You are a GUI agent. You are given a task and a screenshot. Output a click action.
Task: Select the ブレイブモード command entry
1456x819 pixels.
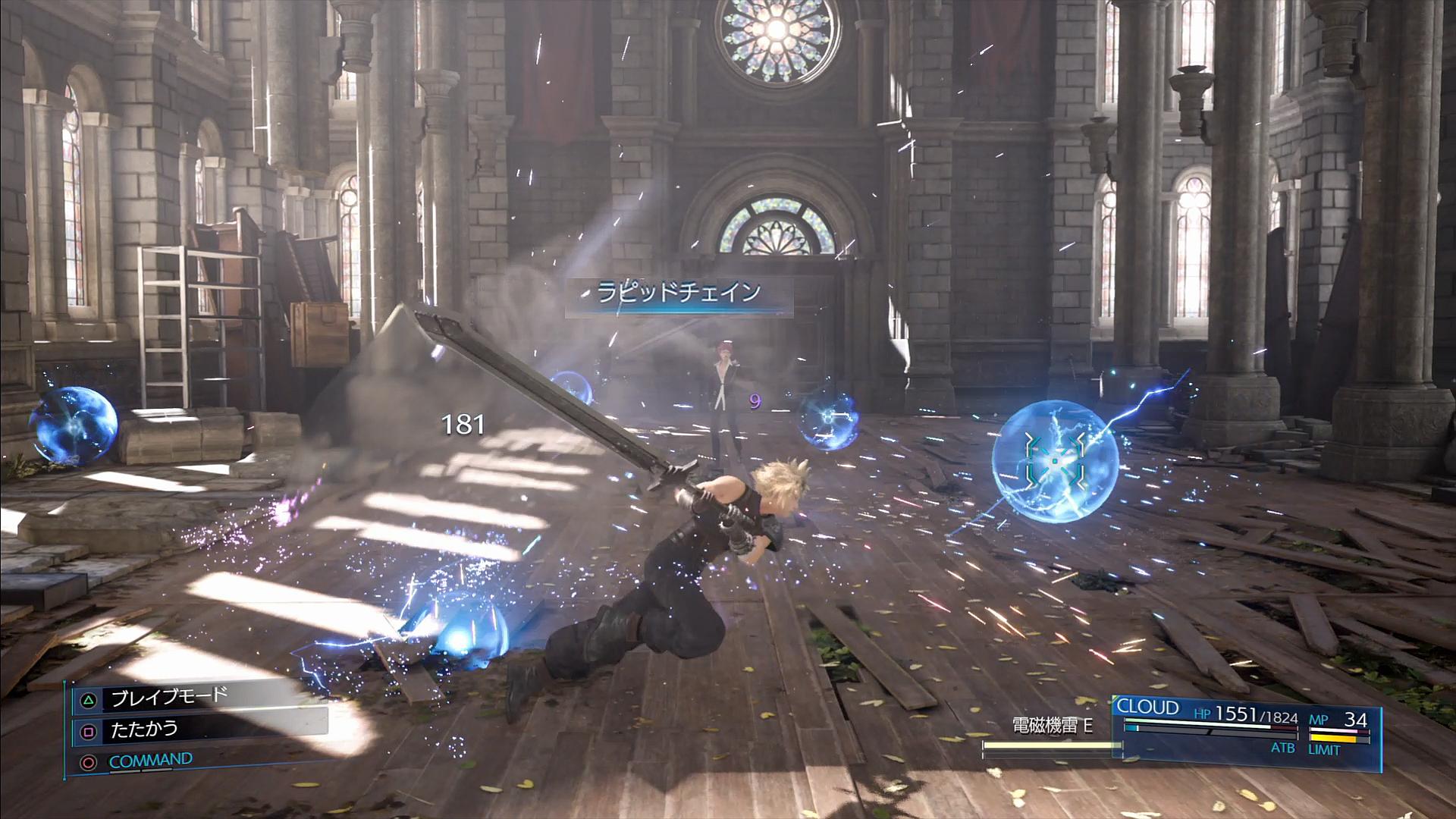click(x=168, y=697)
